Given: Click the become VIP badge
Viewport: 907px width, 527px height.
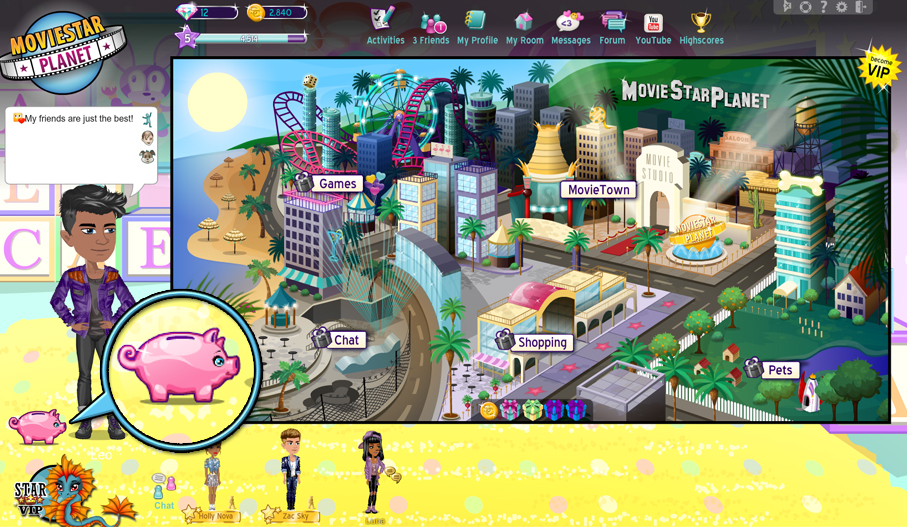Looking at the screenshot, I should 879,66.
